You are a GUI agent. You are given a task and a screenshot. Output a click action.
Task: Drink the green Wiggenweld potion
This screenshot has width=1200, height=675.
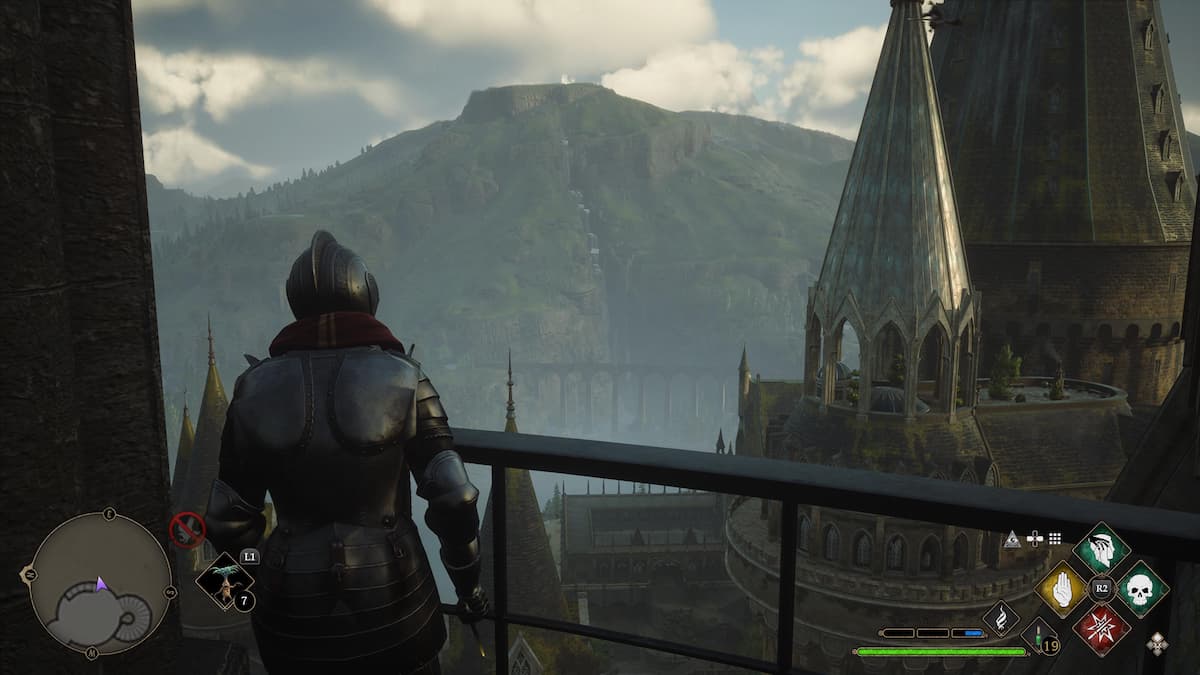click(1039, 638)
